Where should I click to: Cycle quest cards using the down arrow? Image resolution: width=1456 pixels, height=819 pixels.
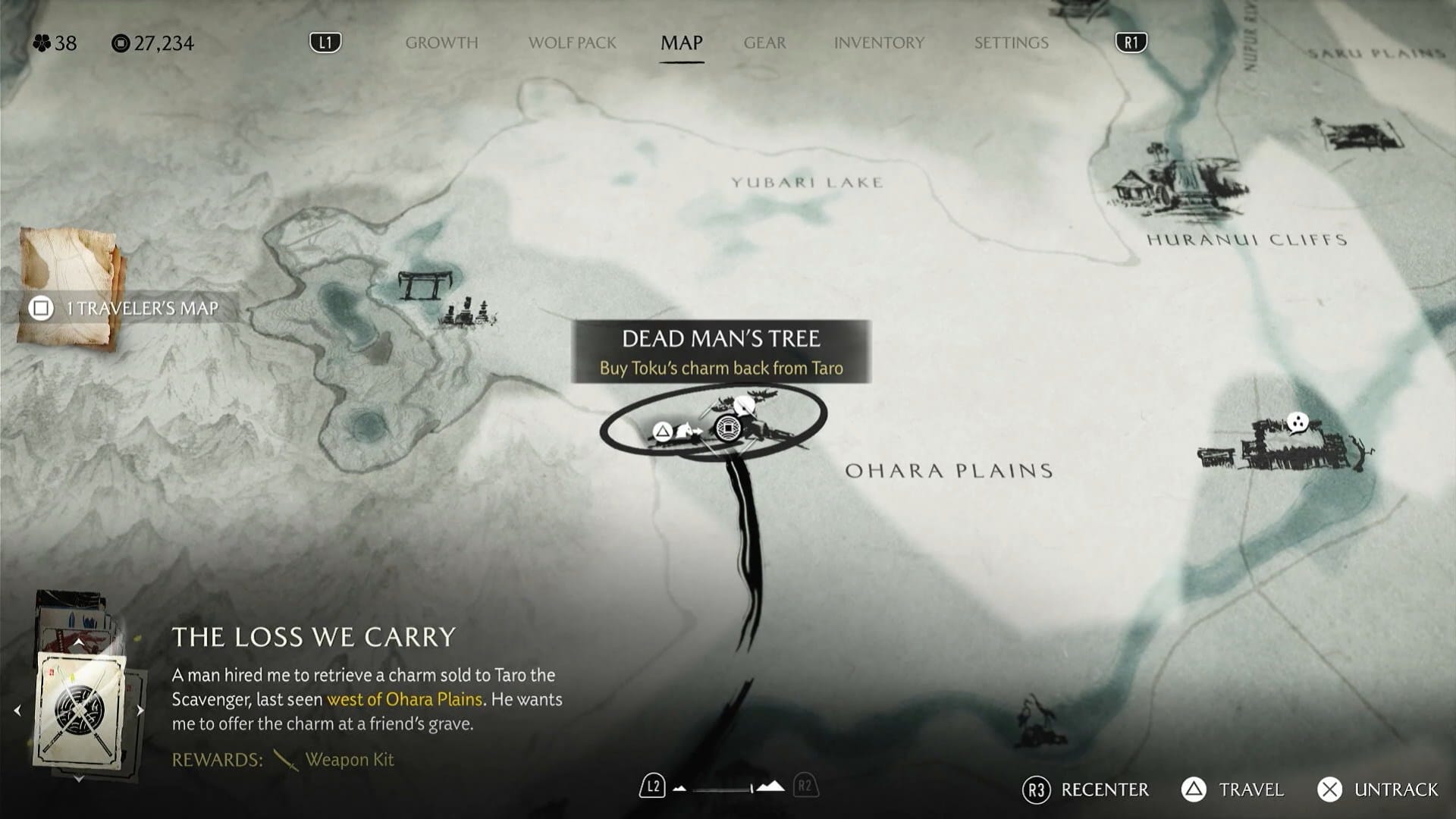[79, 779]
